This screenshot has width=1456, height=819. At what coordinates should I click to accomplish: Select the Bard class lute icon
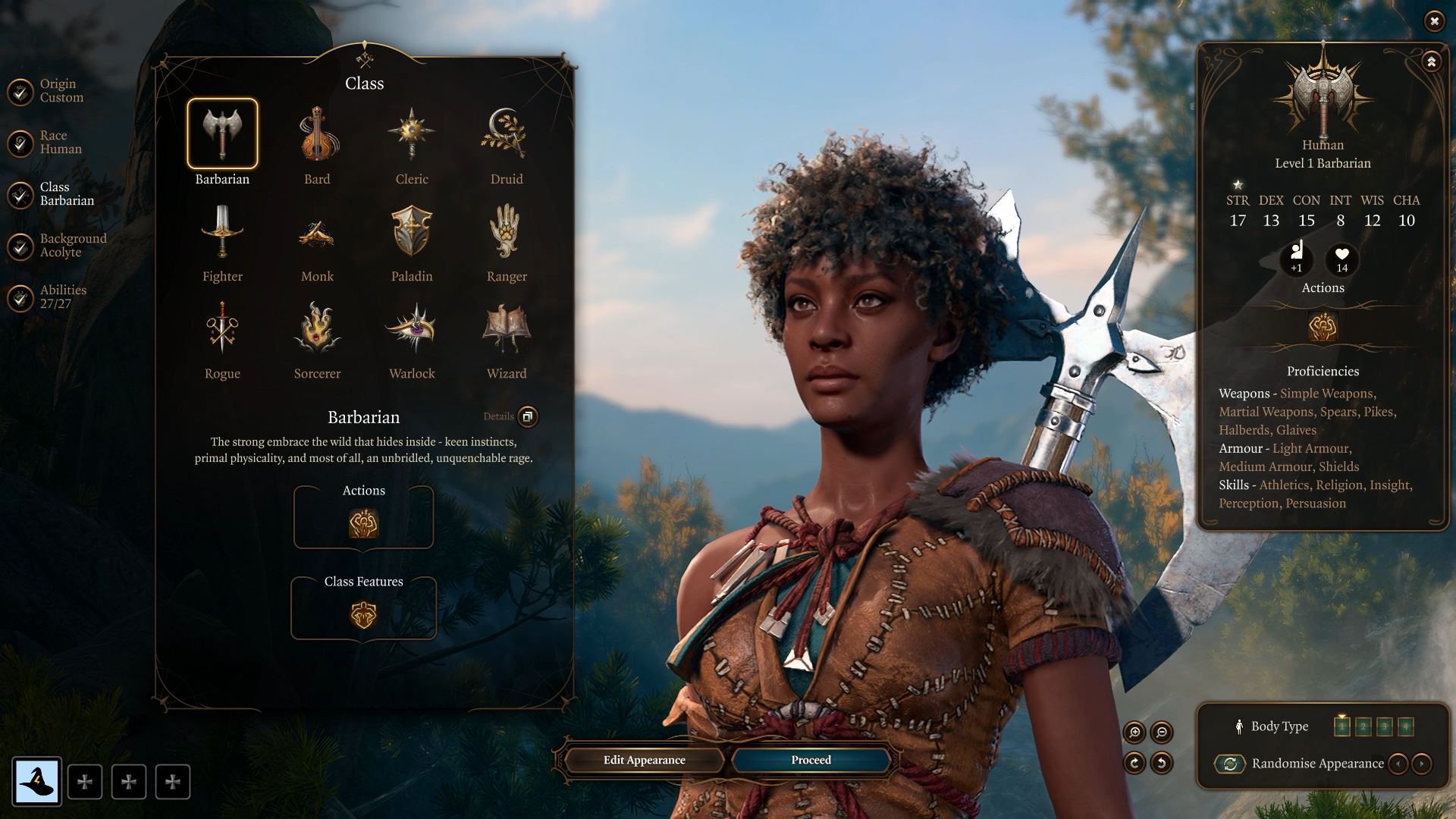point(317,134)
